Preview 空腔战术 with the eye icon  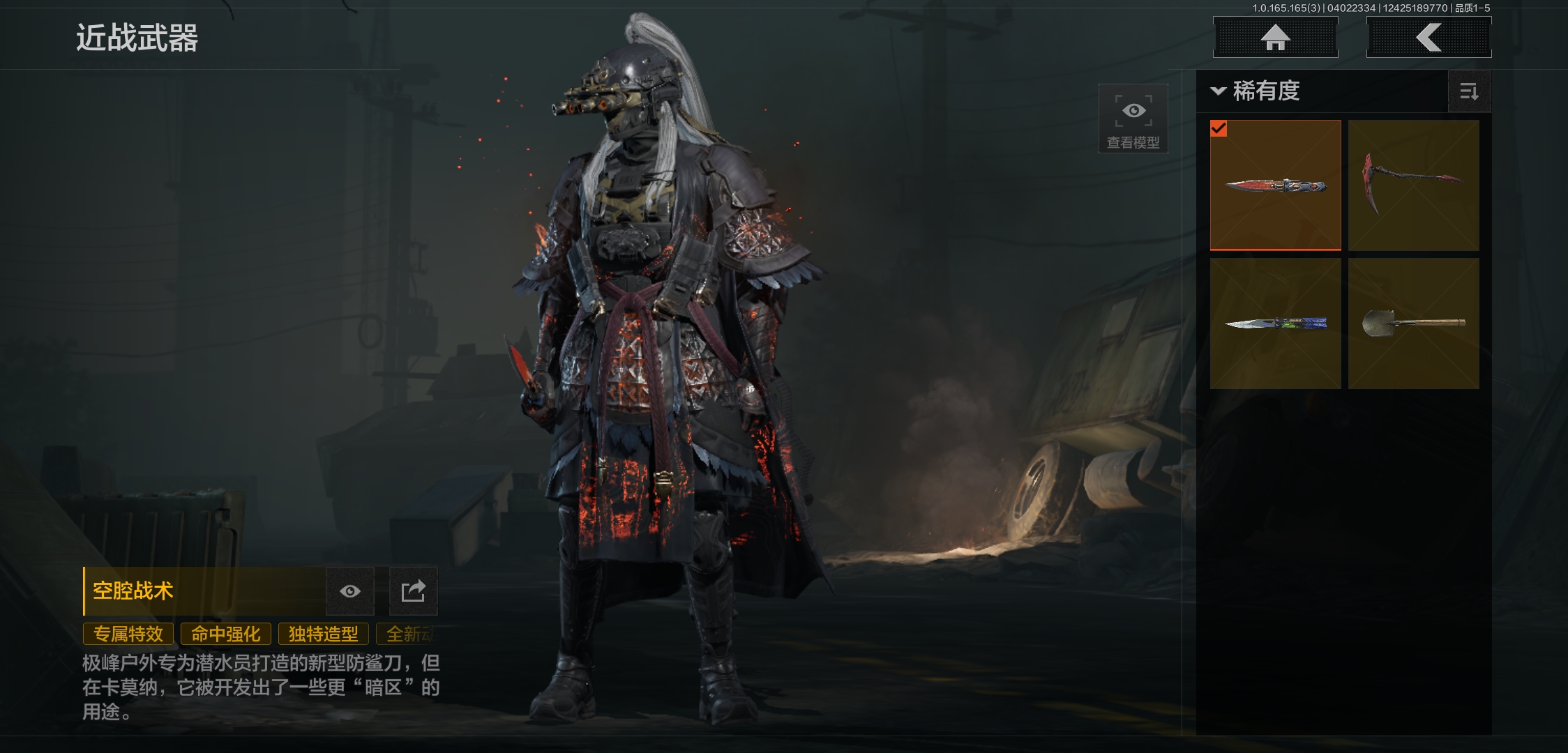click(350, 591)
